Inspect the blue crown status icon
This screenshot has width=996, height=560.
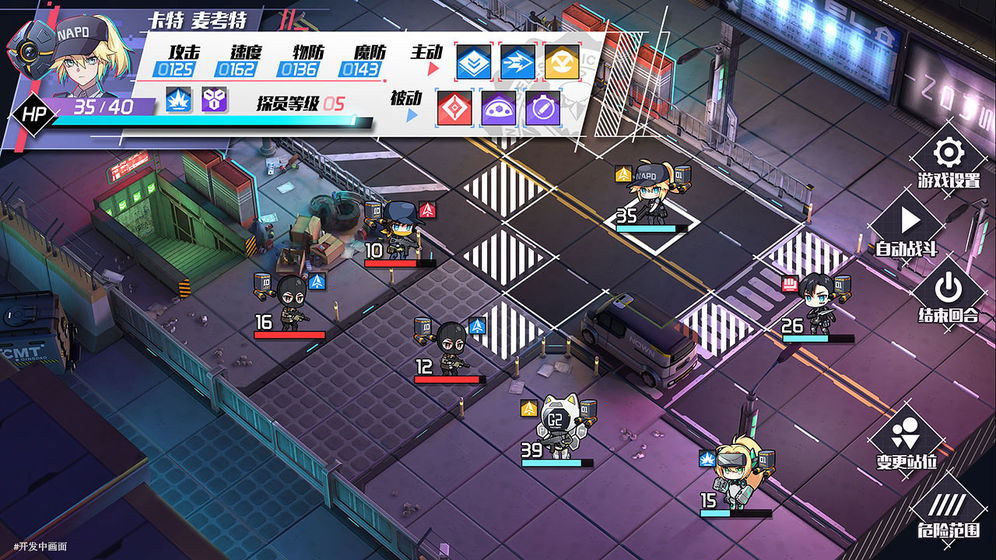coord(179,99)
